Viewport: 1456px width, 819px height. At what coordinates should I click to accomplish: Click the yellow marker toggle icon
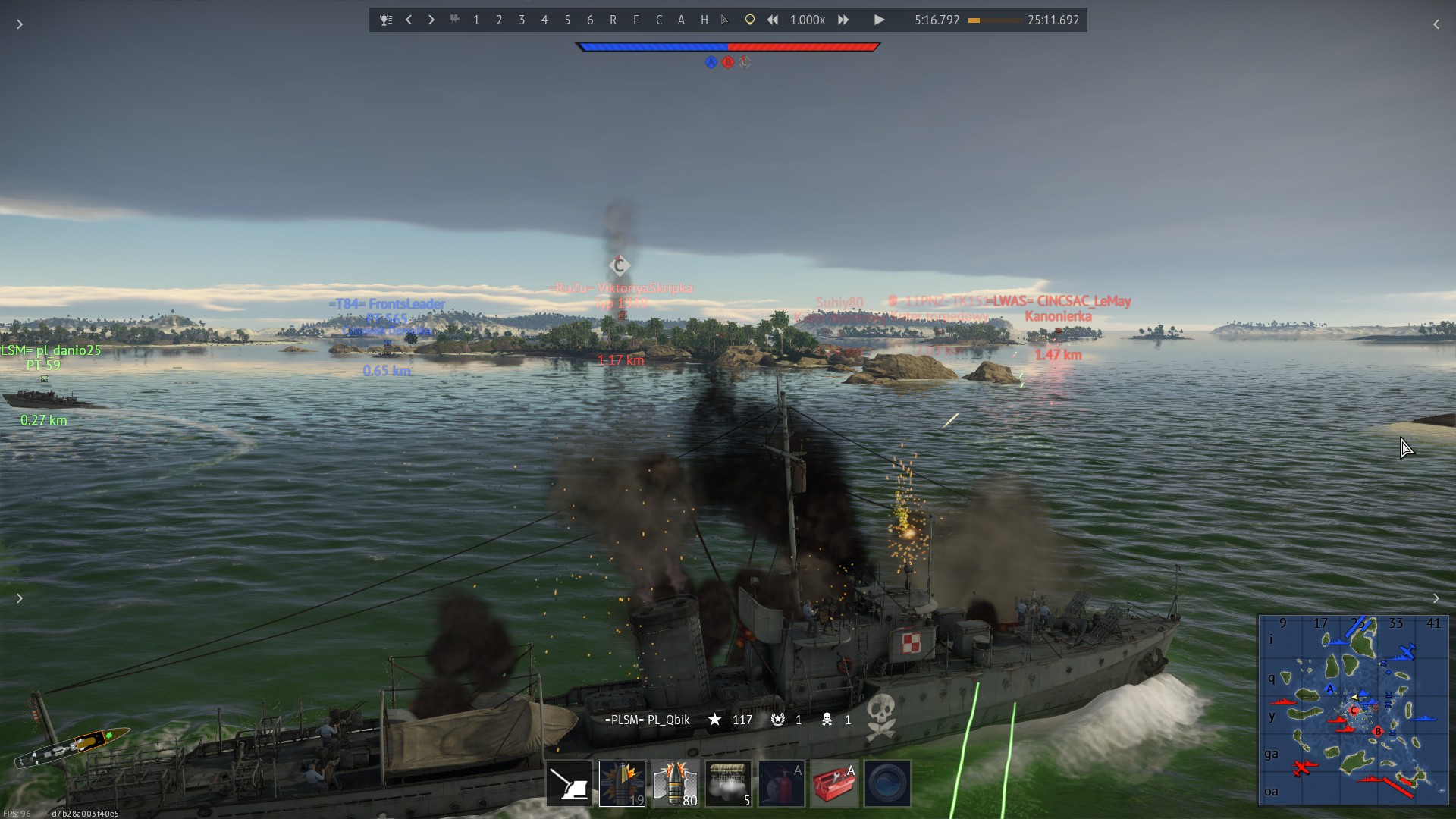click(x=749, y=20)
